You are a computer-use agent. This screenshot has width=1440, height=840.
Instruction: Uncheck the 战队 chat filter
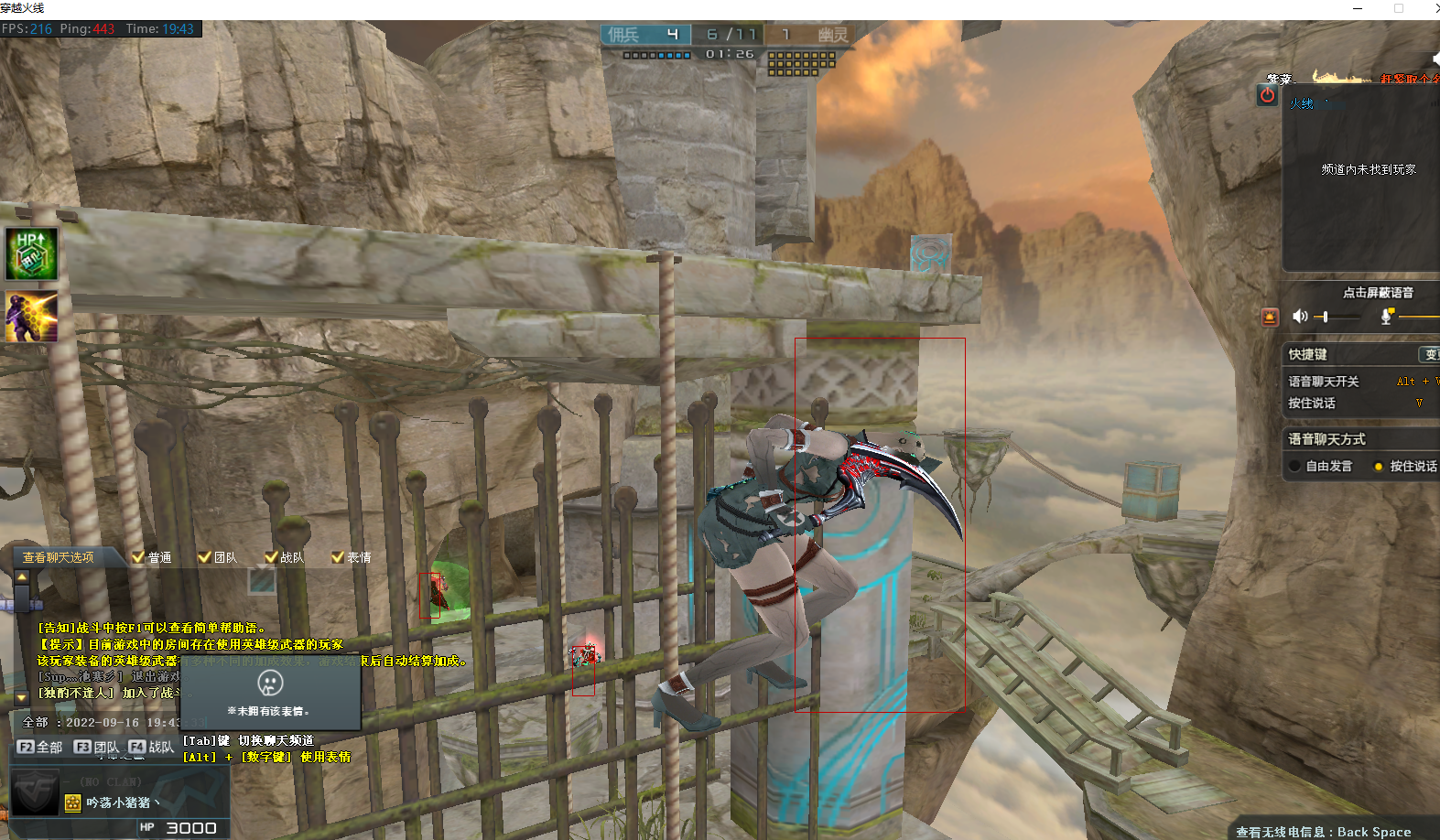click(270, 556)
